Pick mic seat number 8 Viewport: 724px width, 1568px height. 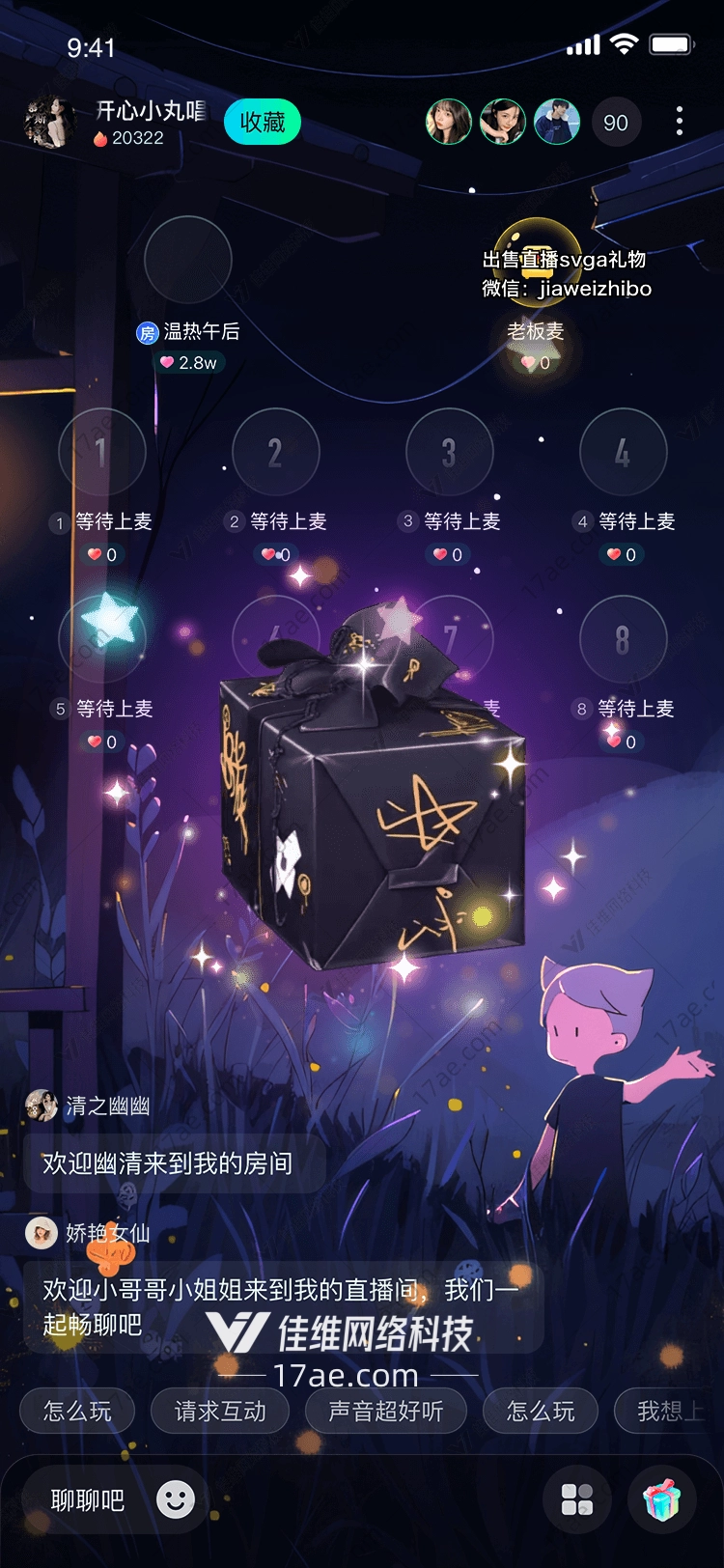pos(624,639)
